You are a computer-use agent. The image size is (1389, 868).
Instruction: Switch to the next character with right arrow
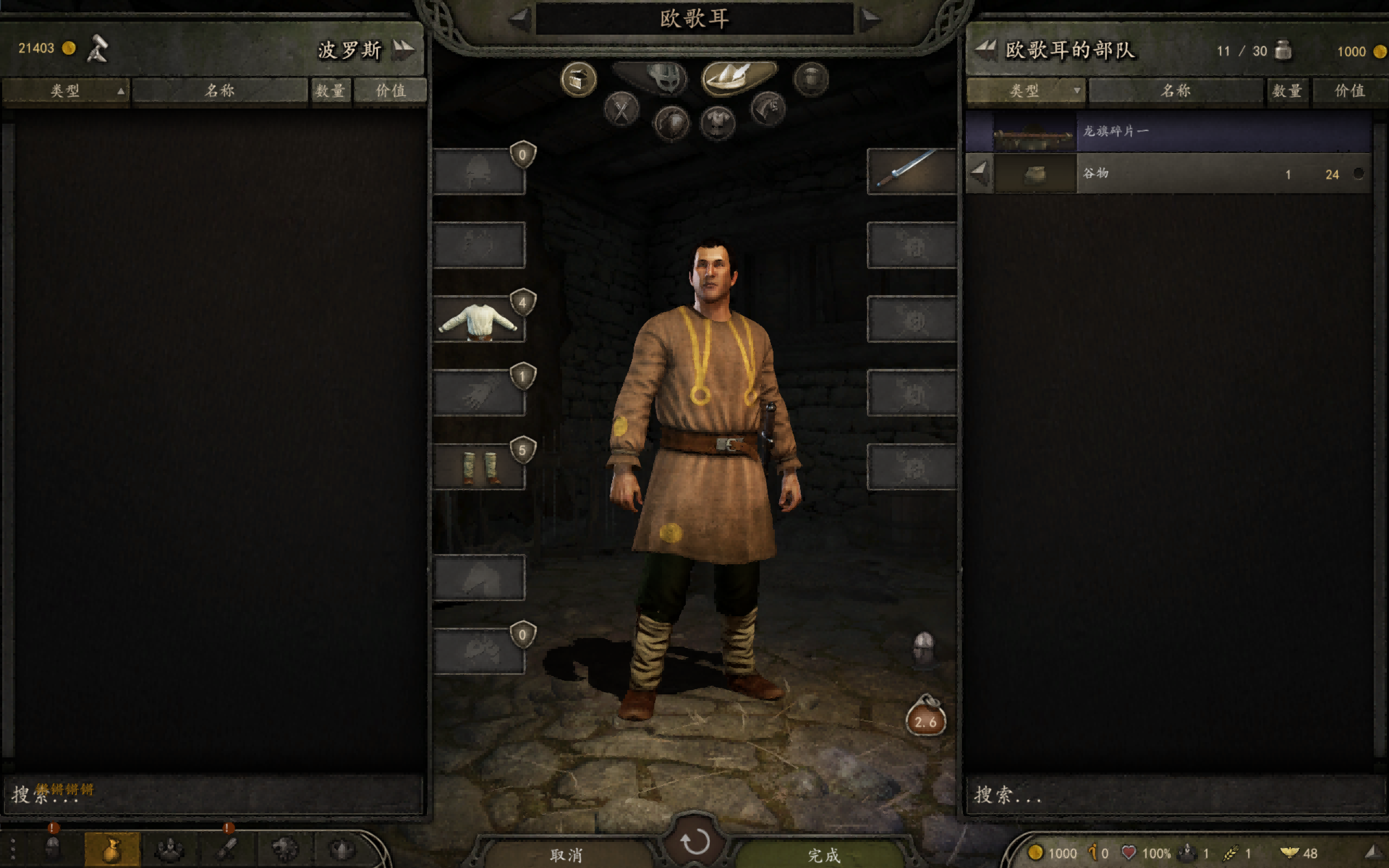pos(870,20)
